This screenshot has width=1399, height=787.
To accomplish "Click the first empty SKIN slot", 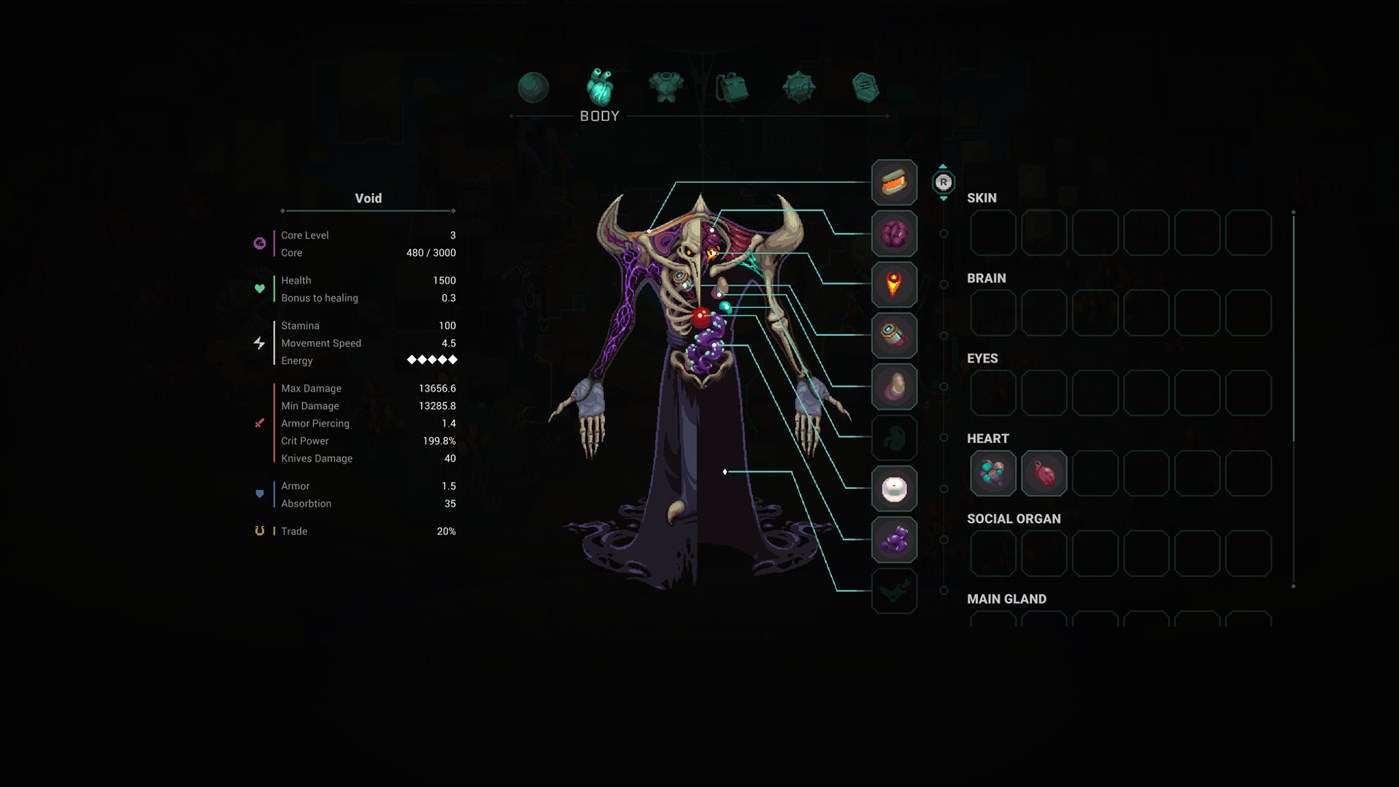I will [992, 232].
